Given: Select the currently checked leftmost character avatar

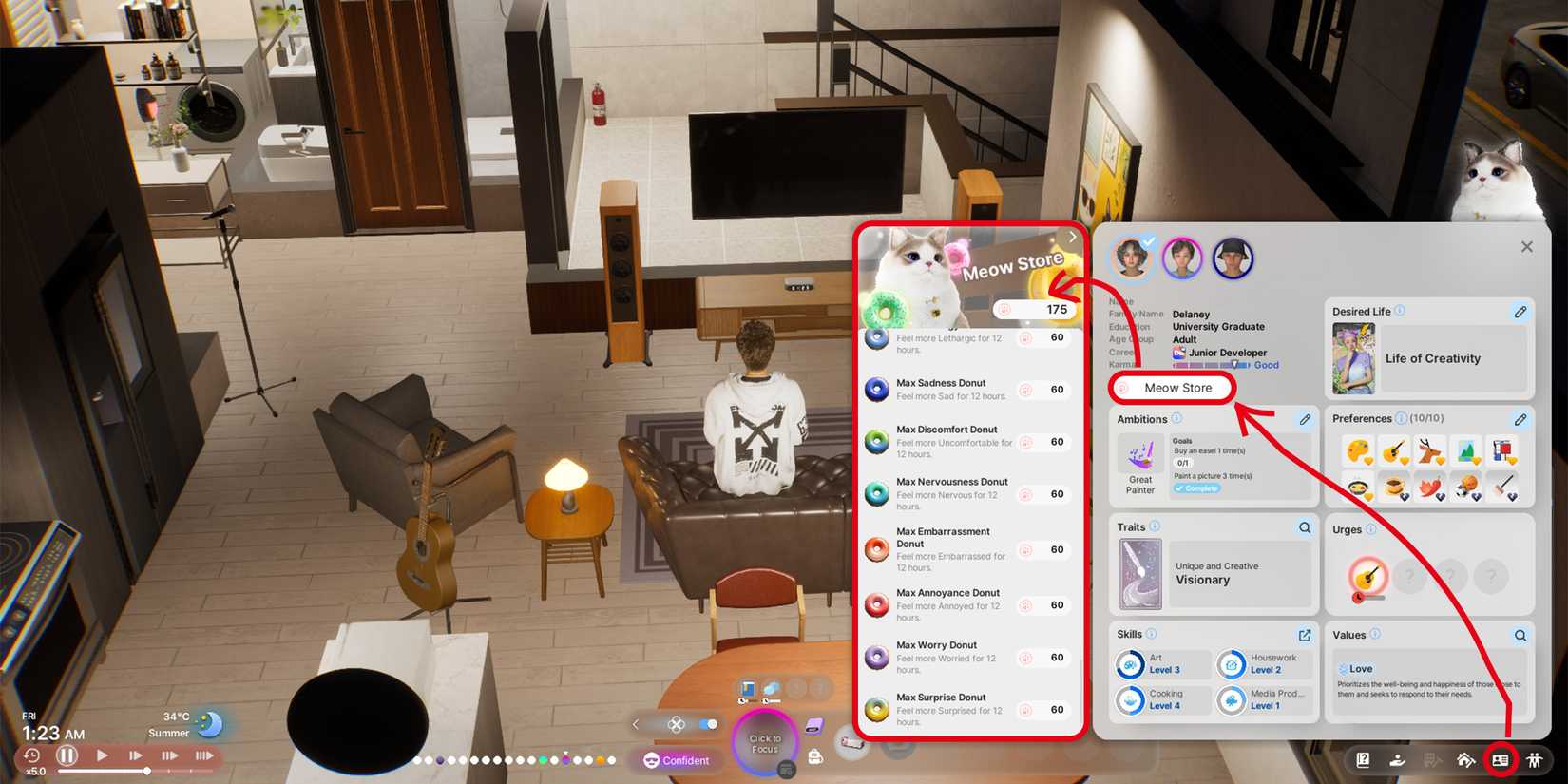Looking at the screenshot, I should point(1133,258).
